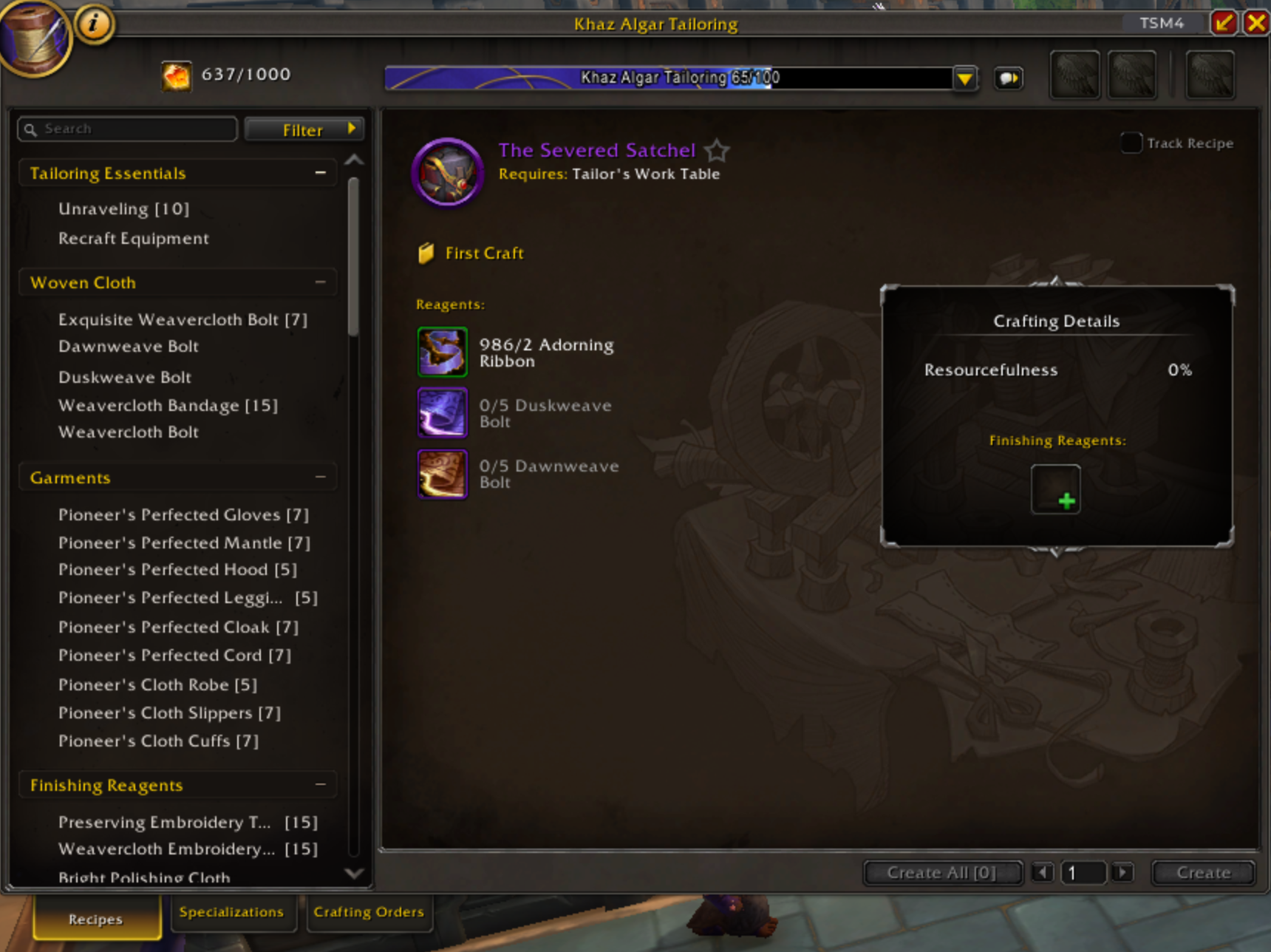Switch to the Crafting Orders tab
The width and height of the screenshot is (1271, 952).
369,912
